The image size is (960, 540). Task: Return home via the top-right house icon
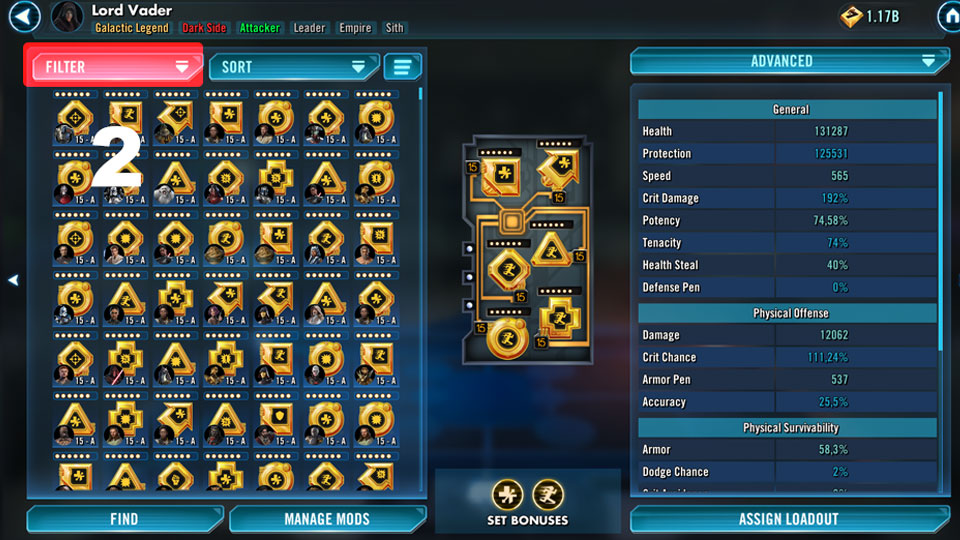pos(947,16)
